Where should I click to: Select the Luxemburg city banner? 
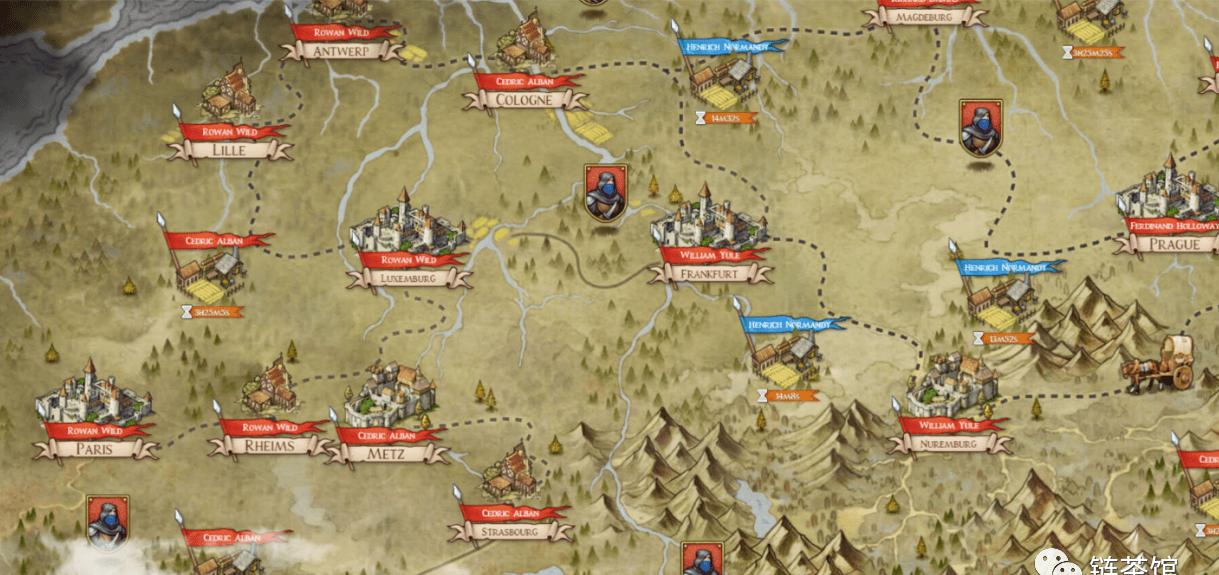[410, 279]
